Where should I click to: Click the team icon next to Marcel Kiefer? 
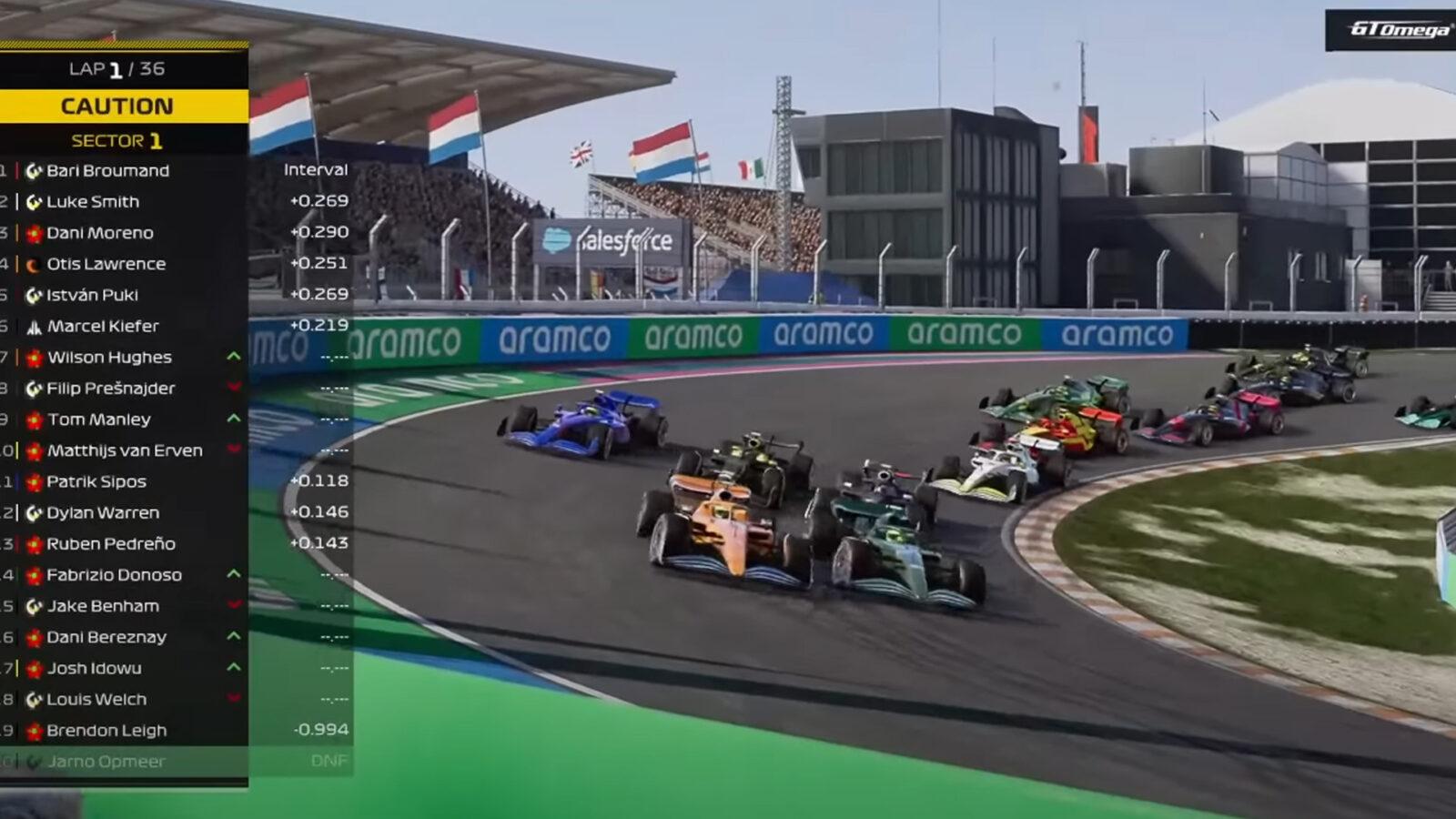tap(32, 326)
